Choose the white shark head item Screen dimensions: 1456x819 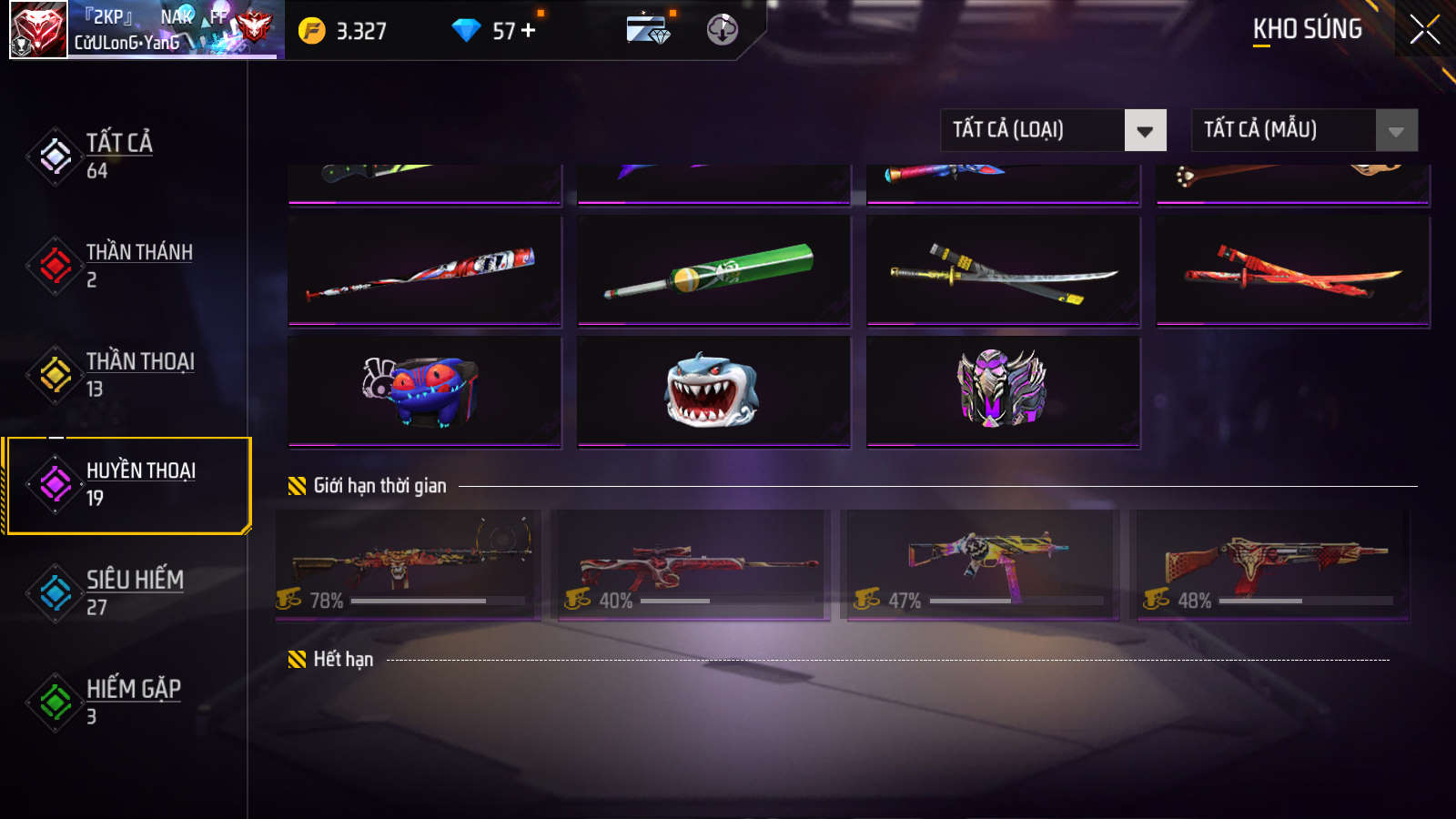click(713, 391)
